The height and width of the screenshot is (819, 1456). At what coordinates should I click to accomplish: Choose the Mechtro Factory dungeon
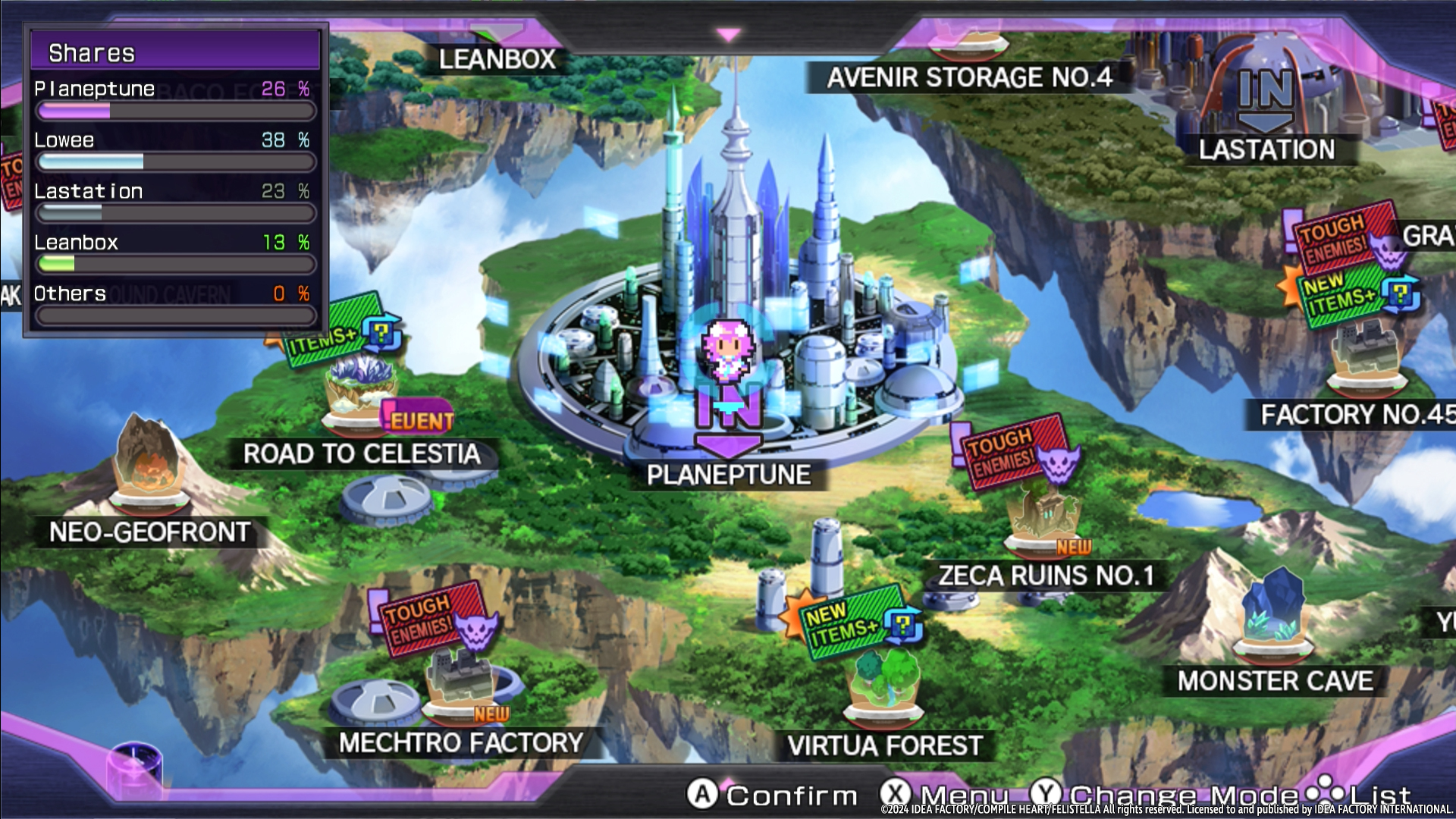click(461, 742)
